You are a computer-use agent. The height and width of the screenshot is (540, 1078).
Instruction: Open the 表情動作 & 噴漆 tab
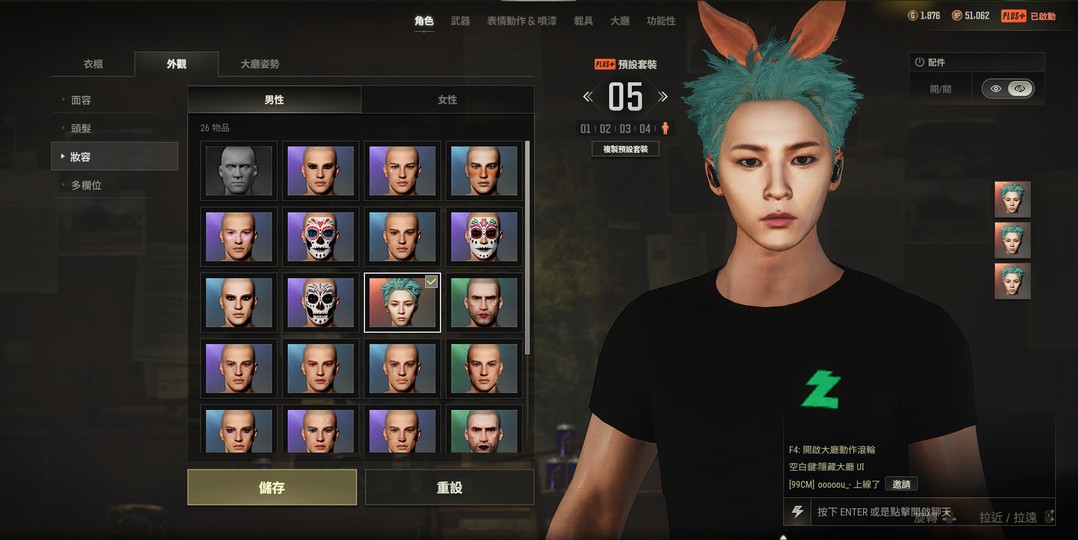tap(522, 21)
